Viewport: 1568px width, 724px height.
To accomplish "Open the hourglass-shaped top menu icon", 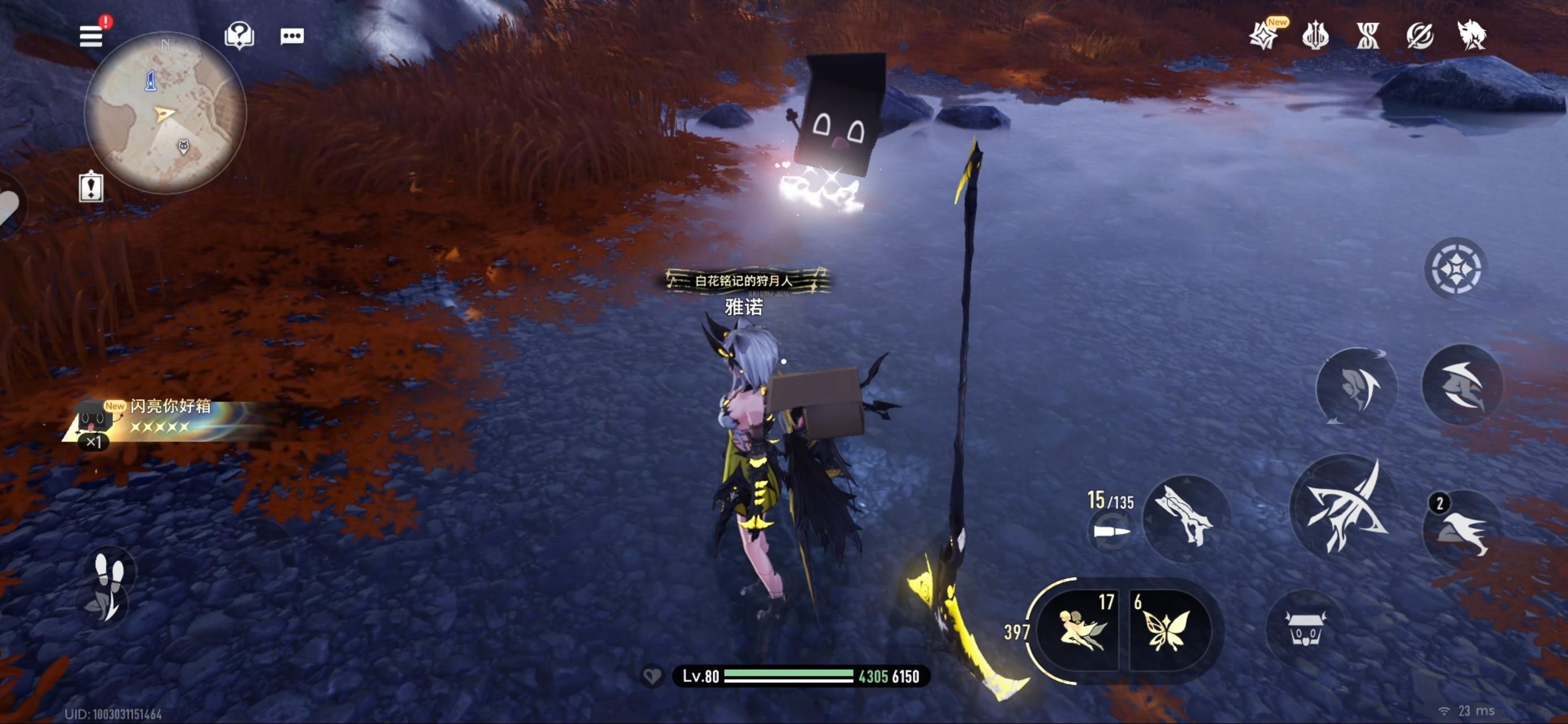I will [1367, 35].
